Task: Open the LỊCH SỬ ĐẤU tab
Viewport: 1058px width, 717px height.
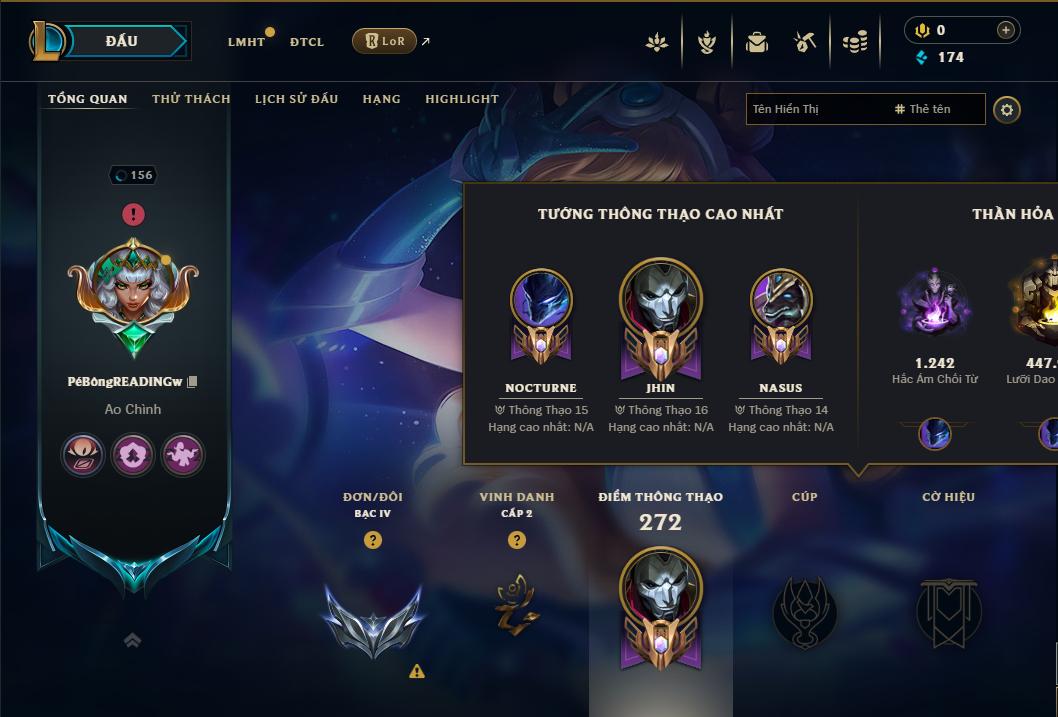Action: [296, 99]
